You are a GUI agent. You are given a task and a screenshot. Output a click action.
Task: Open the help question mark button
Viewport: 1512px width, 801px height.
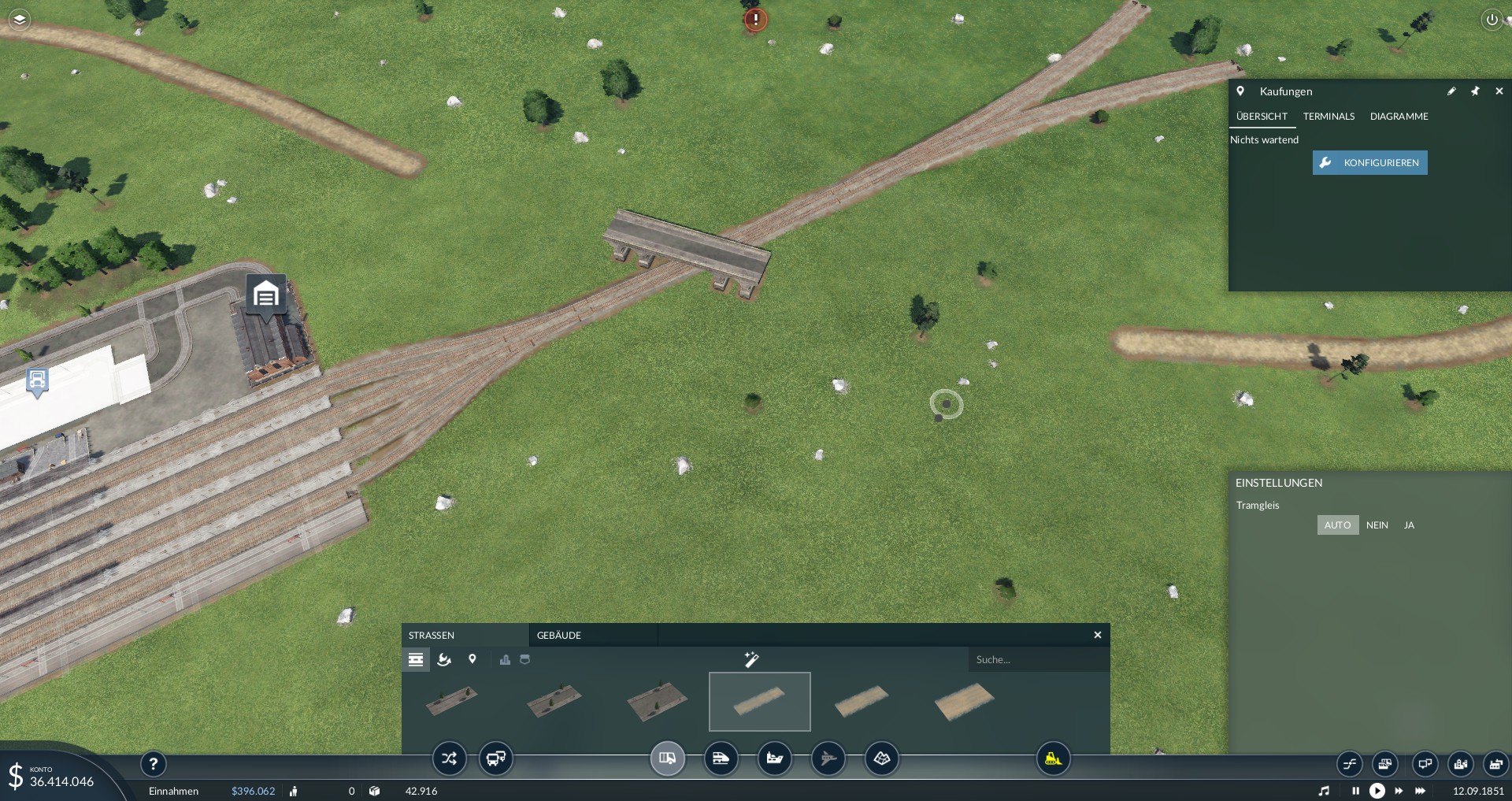coord(154,763)
